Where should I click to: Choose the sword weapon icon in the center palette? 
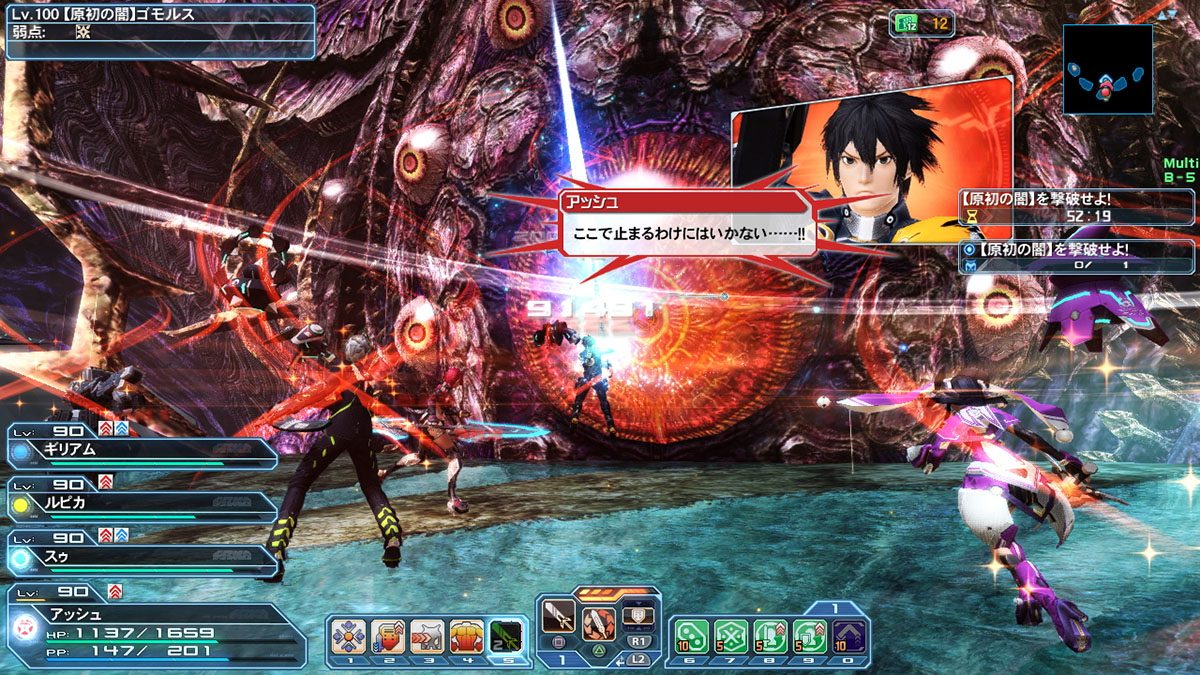point(558,619)
